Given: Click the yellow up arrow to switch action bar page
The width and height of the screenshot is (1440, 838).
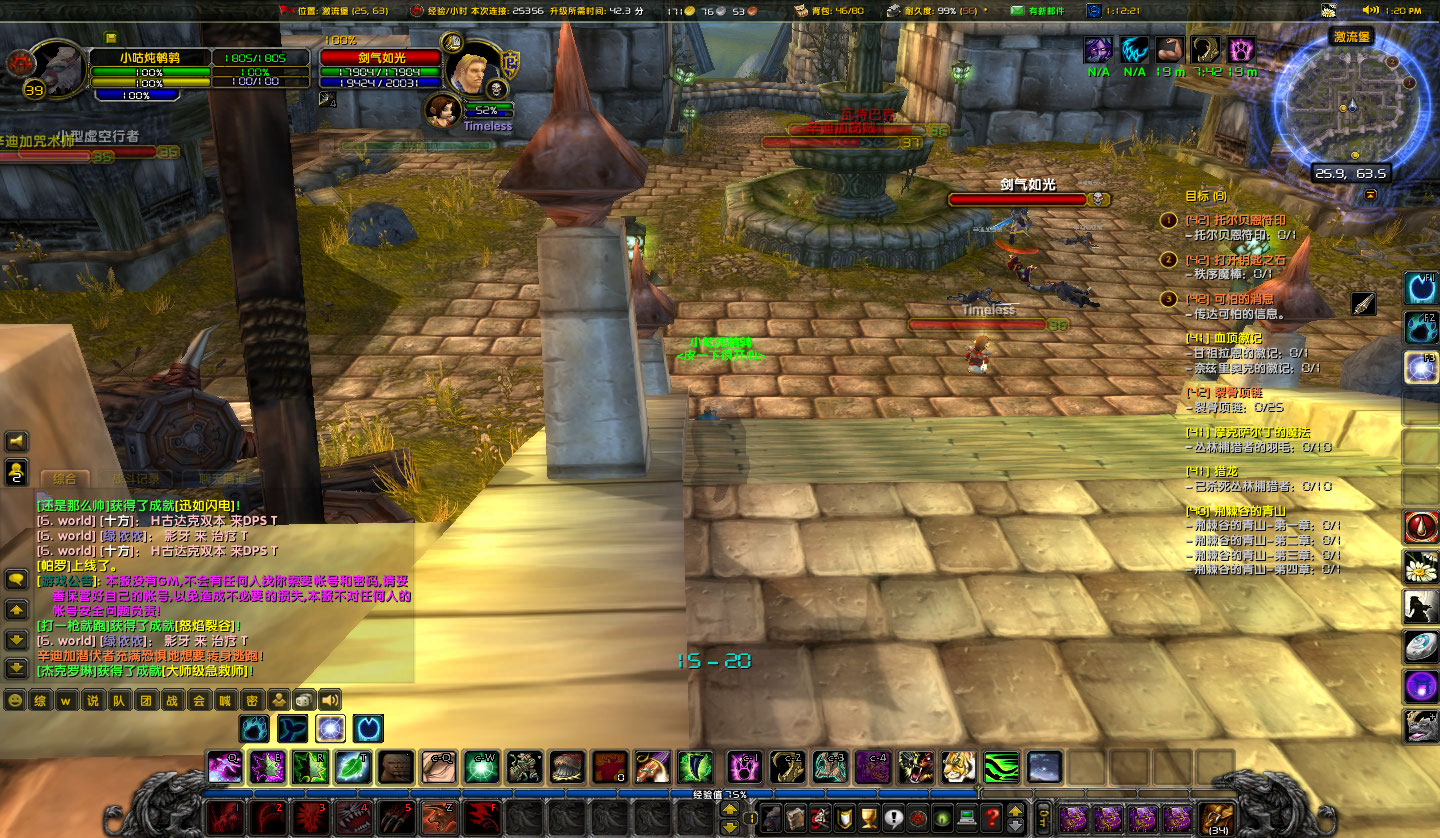Looking at the screenshot, I should coord(1016,811).
